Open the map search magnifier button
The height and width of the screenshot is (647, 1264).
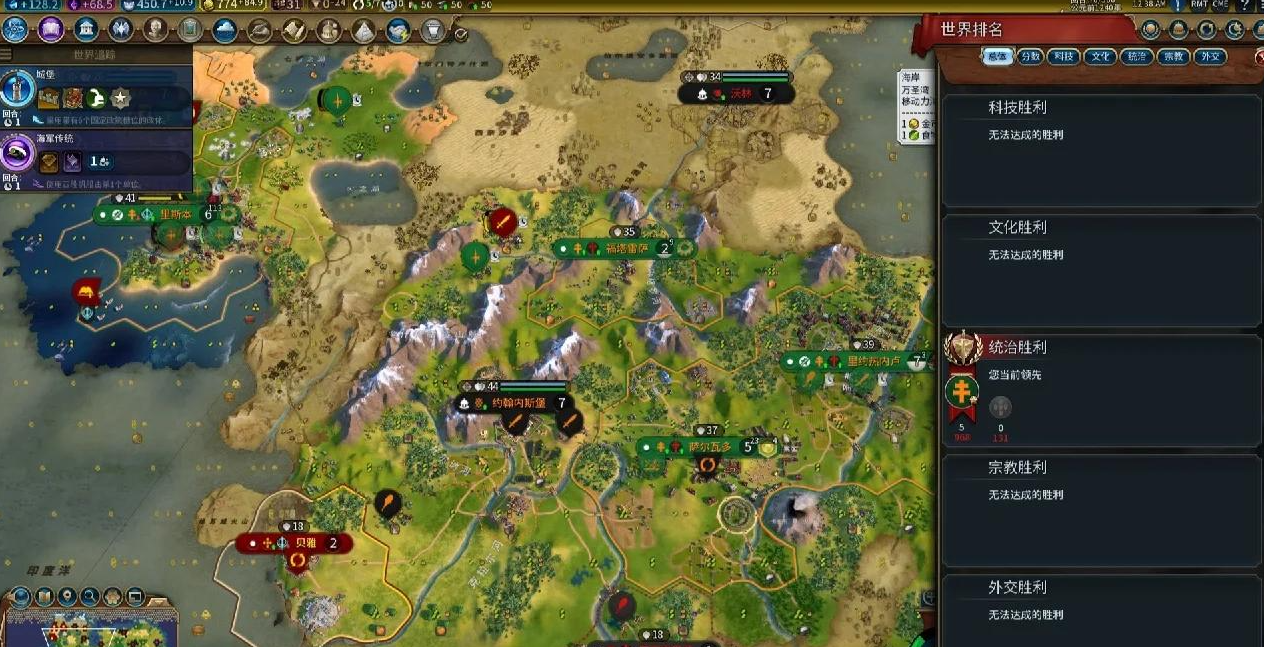tap(90, 597)
